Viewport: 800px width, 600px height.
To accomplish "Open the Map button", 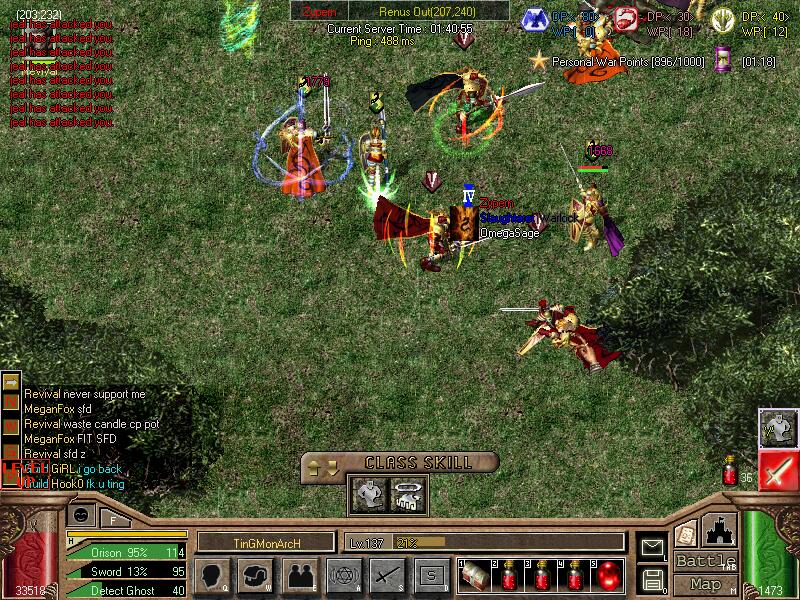I will click(x=706, y=584).
